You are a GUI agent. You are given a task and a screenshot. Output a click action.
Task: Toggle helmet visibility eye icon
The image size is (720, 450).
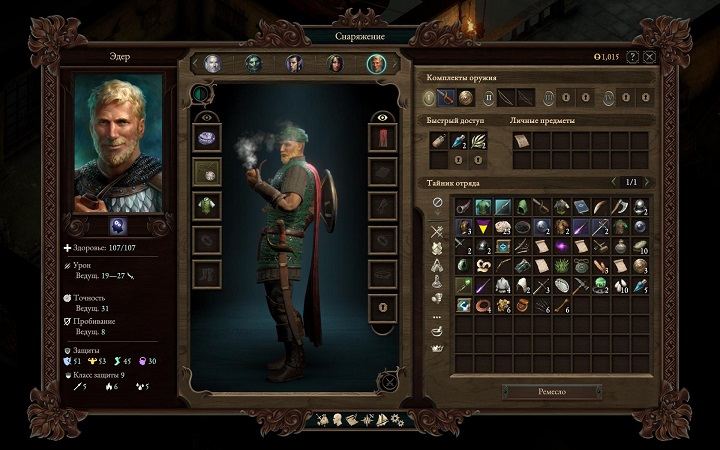207,116
